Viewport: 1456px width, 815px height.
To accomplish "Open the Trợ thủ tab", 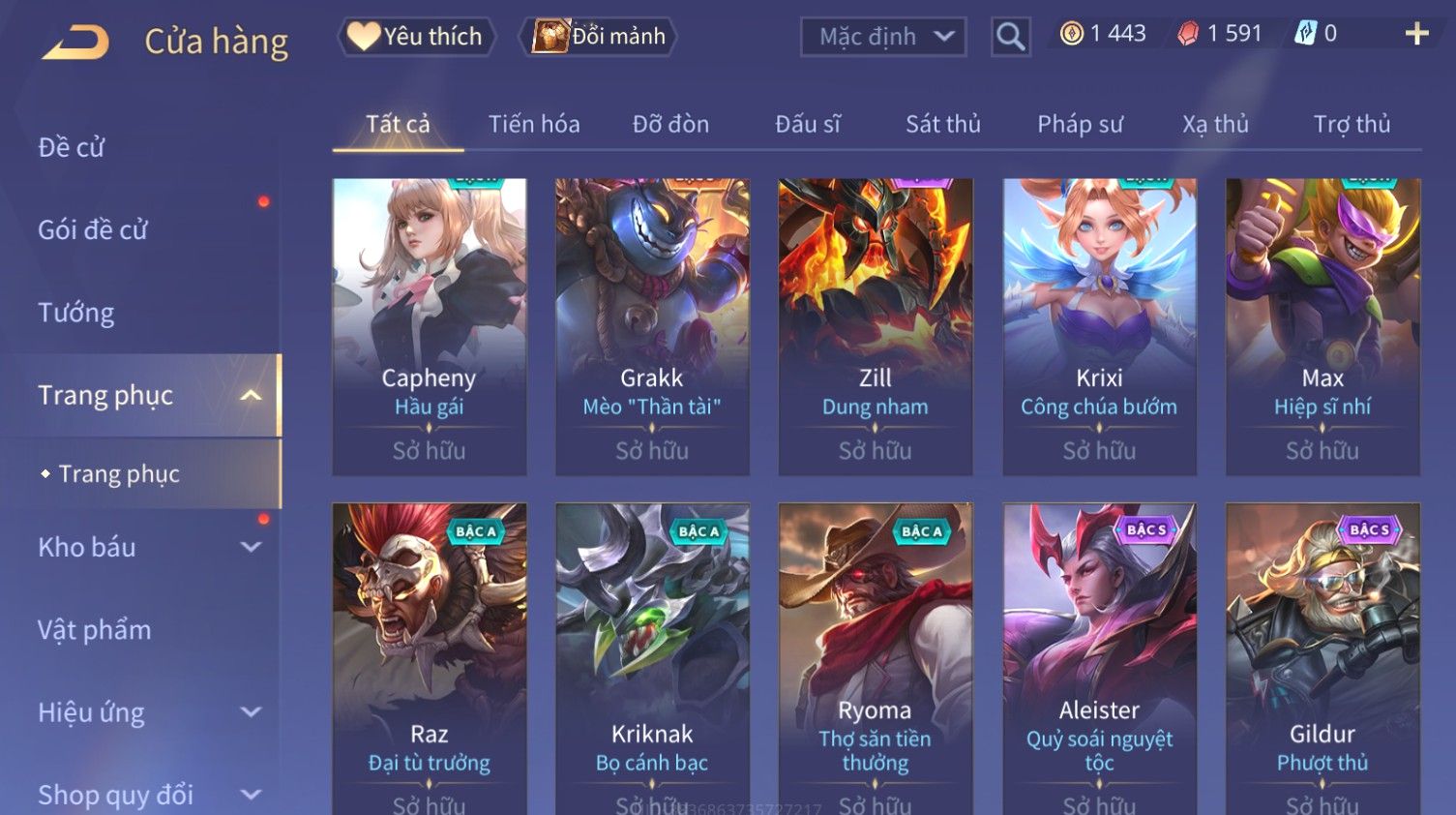I will pyautogui.click(x=1352, y=125).
